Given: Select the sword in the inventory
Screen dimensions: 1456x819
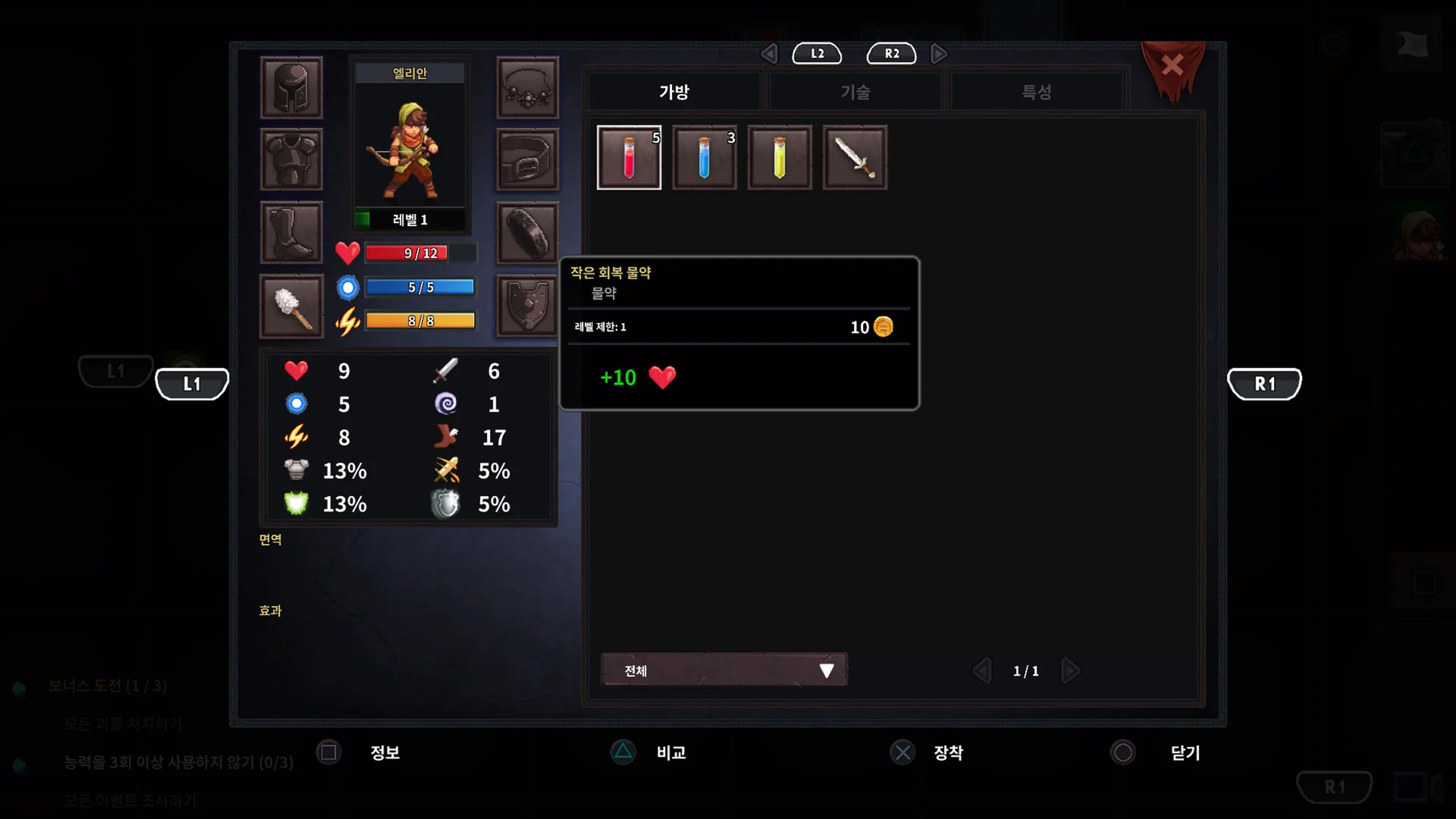Looking at the screenshot, I should coord(855,158).
